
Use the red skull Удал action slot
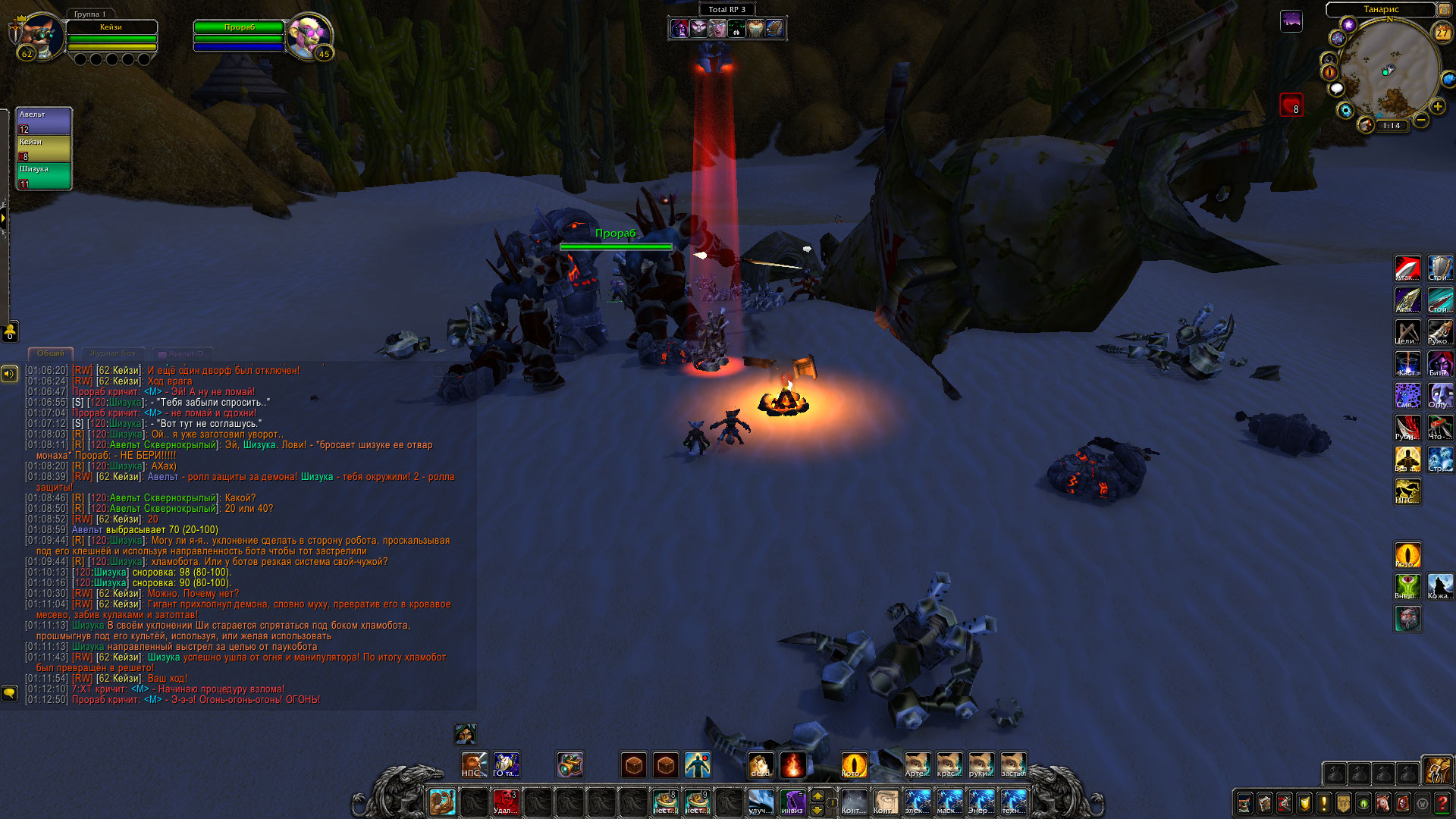coord(505,802)
